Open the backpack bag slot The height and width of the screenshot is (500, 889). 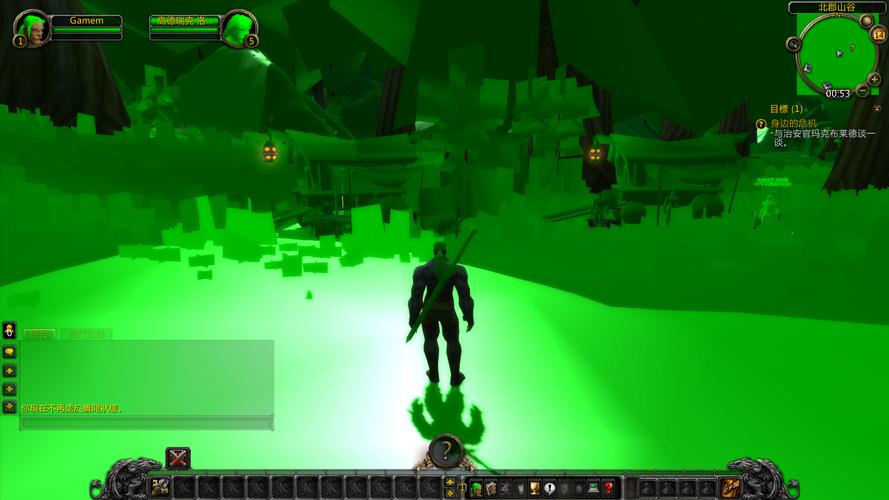click(731, 487)
